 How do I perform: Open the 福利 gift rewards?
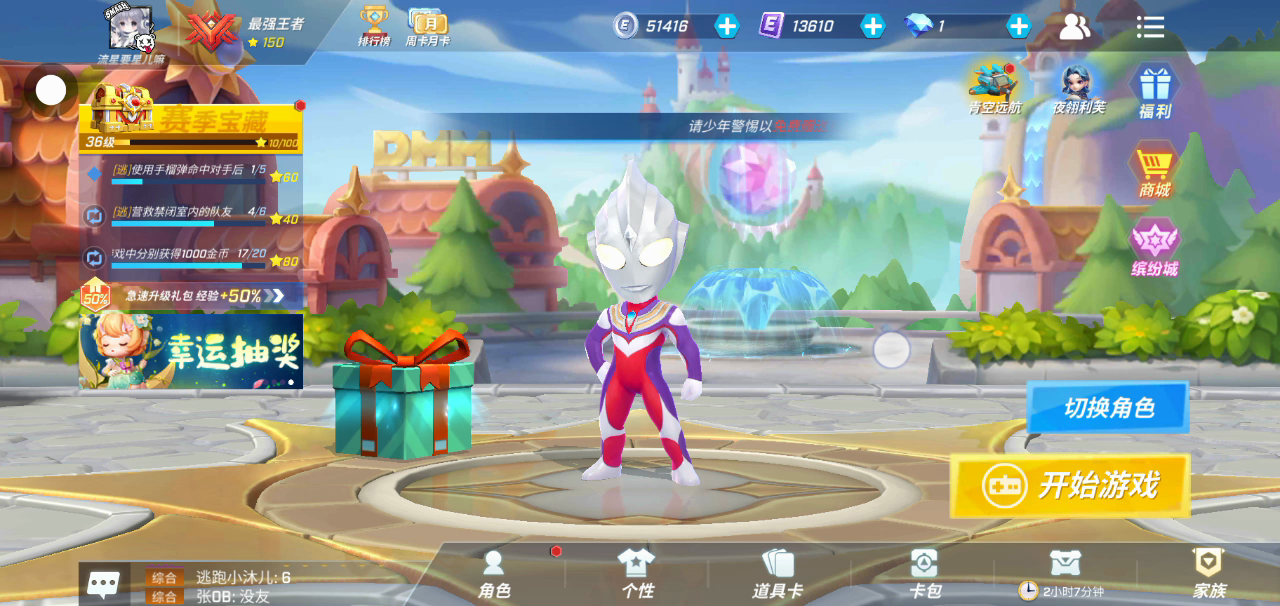(x=1155, y=91)
